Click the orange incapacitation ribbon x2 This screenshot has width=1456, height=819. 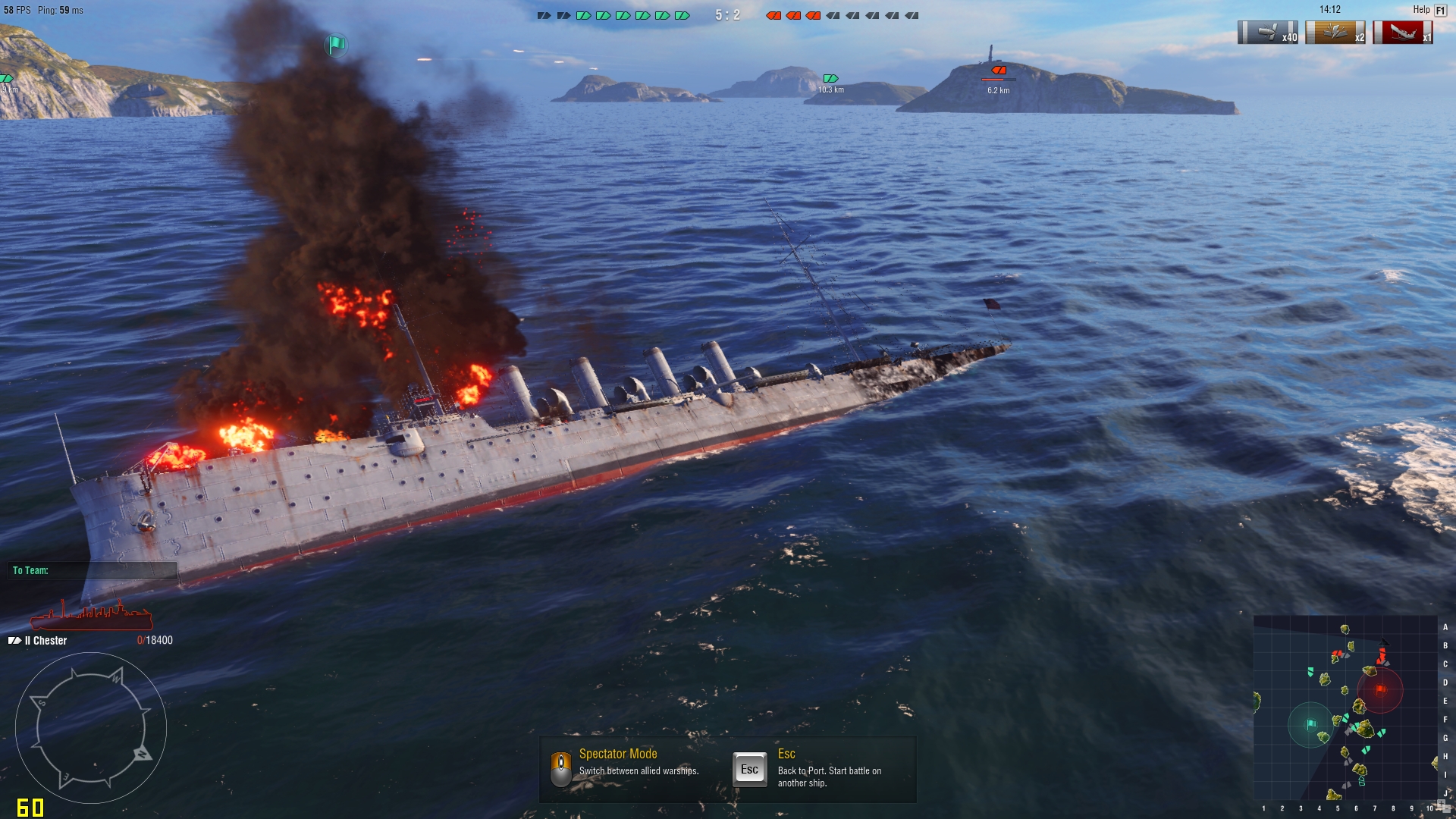click(x=1335, y=33)
